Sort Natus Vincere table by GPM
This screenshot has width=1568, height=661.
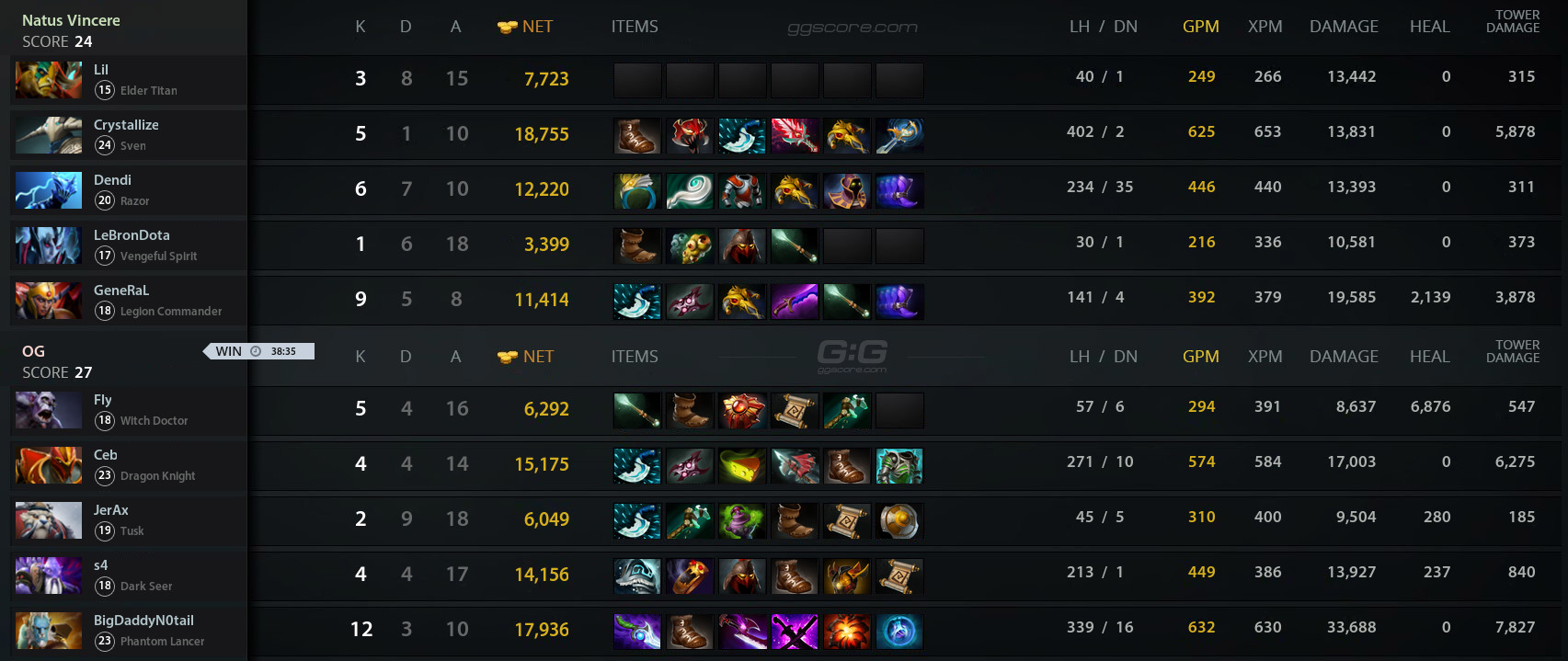pos(1200,27)
